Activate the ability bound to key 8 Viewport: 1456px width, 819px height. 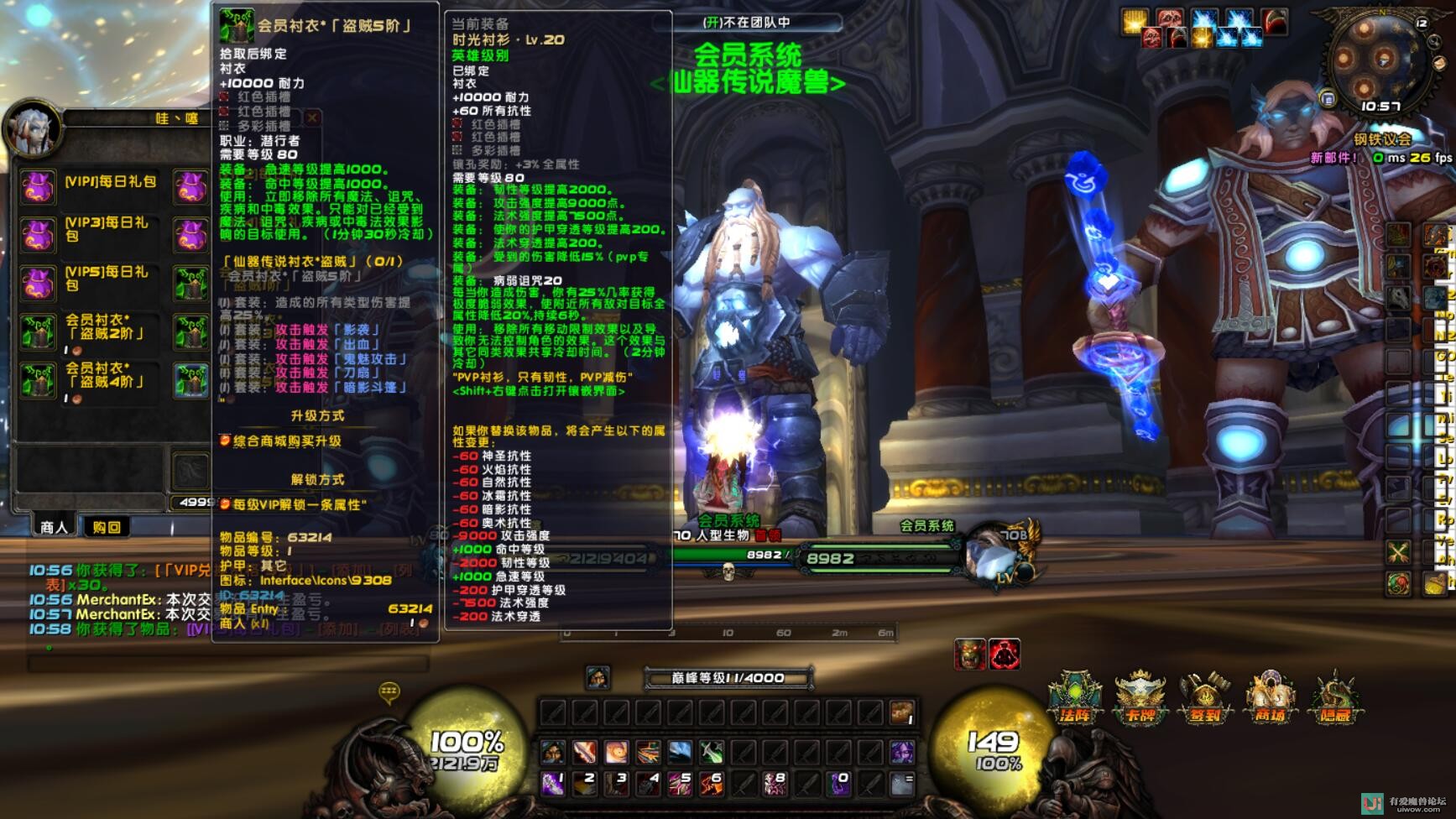click(775, 784)
